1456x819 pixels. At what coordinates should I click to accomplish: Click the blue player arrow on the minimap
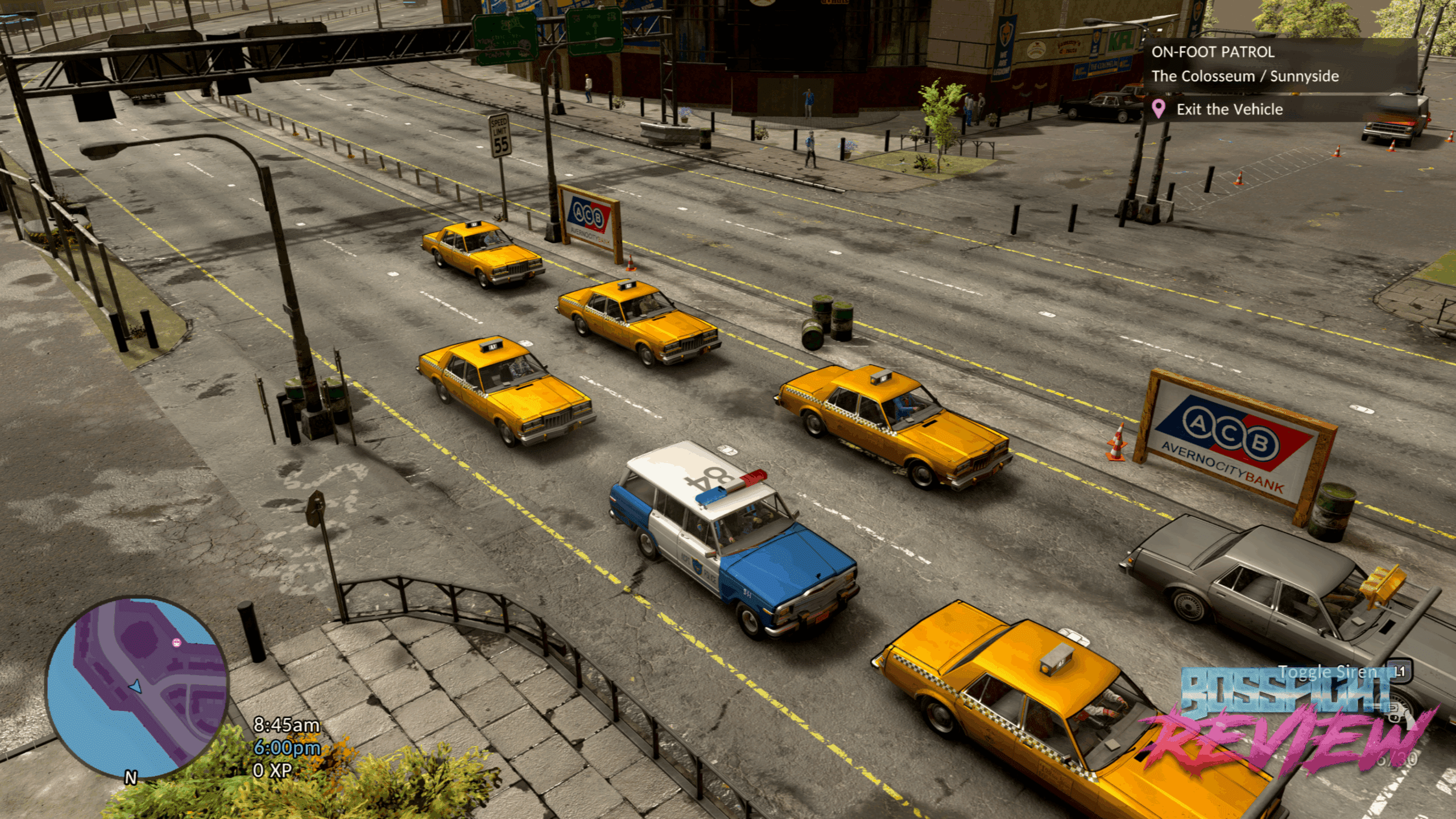[x=135, y=687]
